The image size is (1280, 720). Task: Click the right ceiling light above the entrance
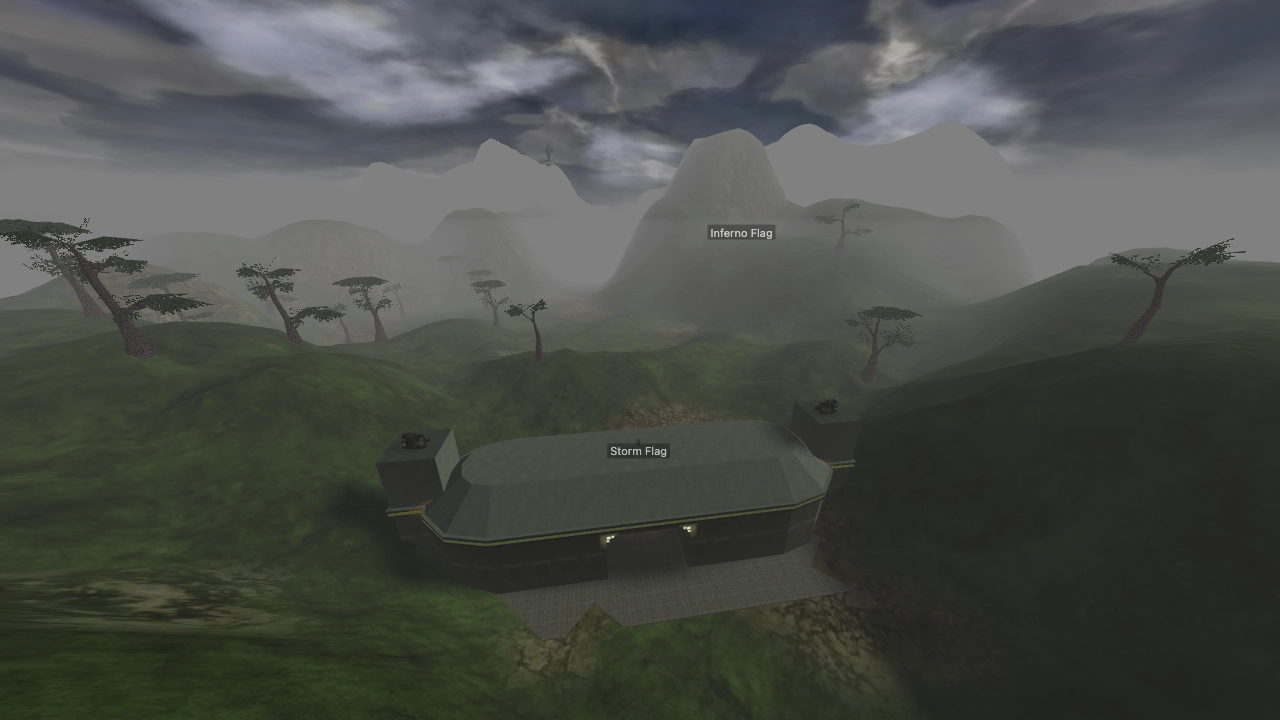point(688,529)
